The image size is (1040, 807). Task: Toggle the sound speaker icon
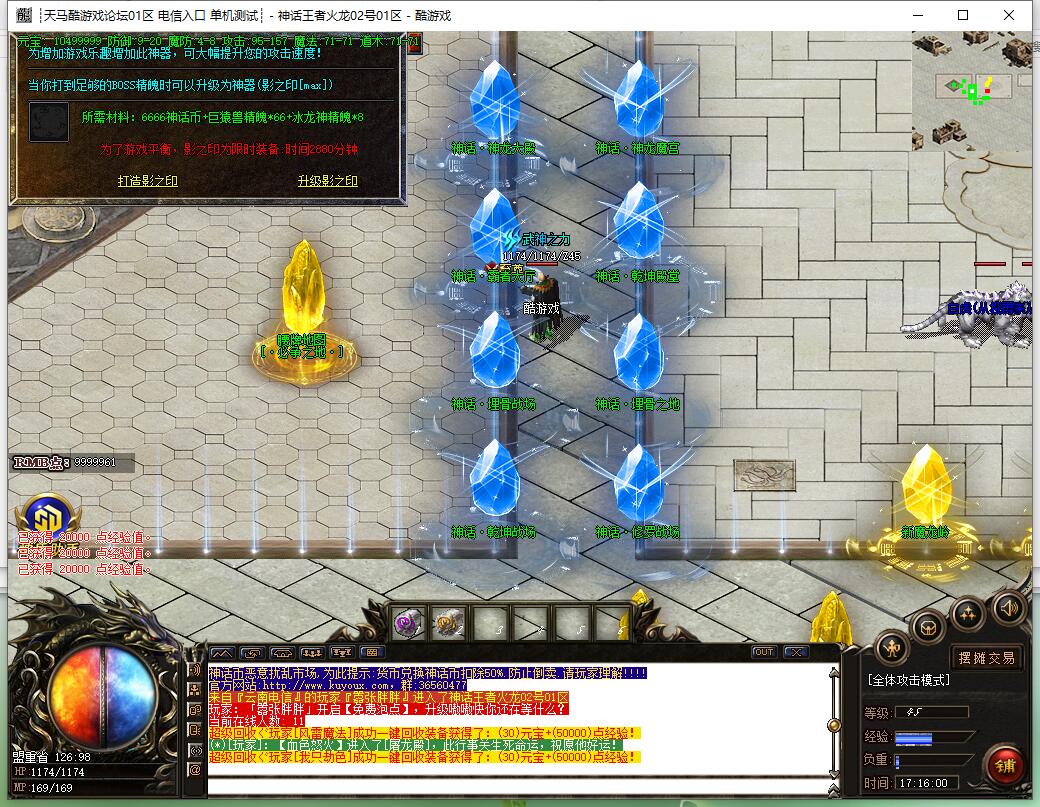(1007, 606)
